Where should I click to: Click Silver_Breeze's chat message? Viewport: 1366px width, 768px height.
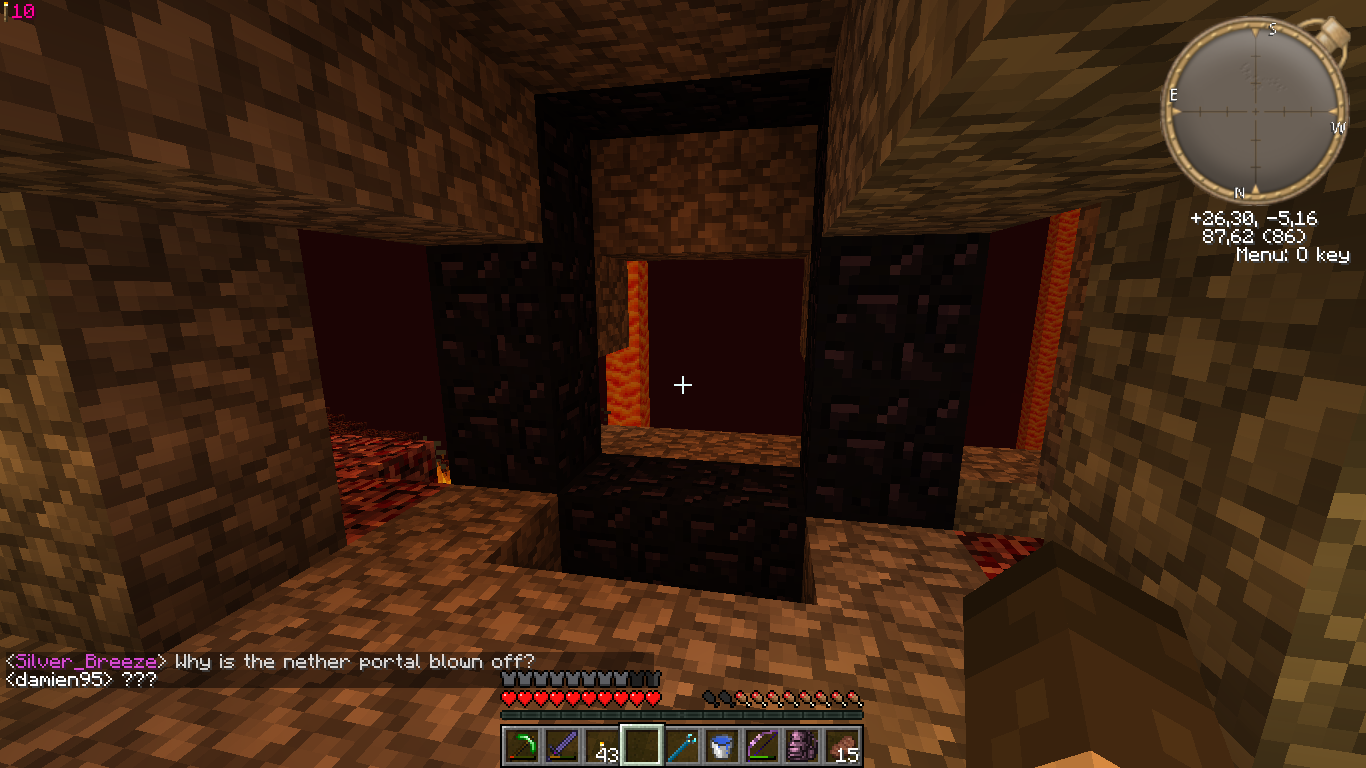click(x=270, y=662)
